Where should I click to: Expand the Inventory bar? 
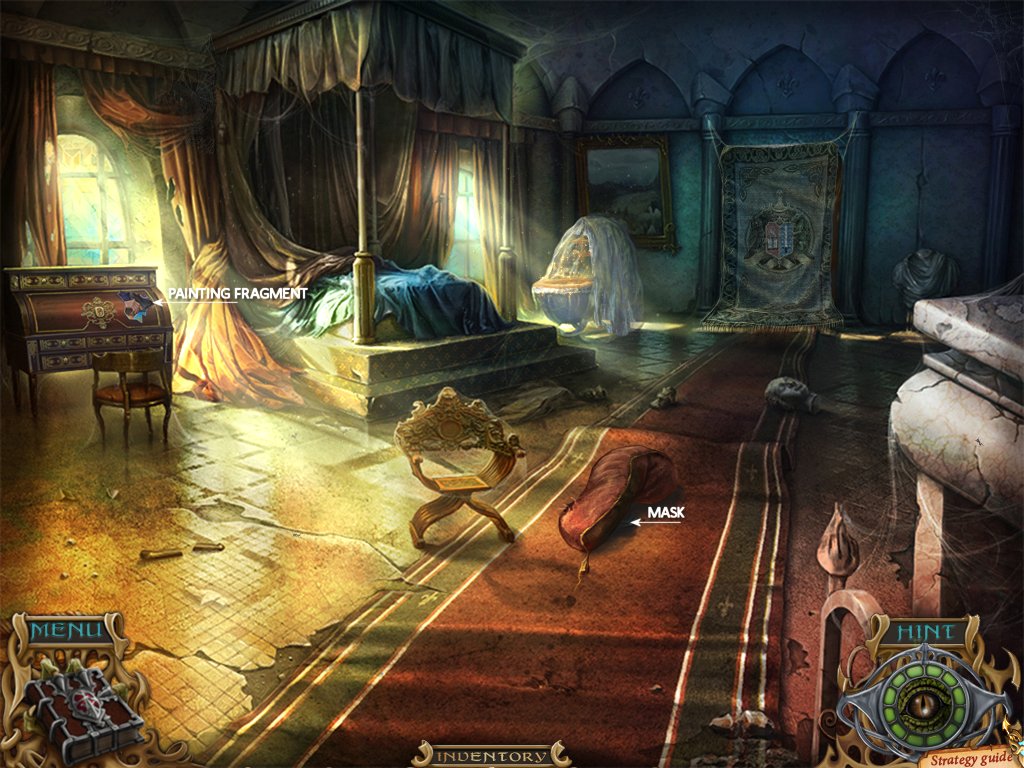click(x=491, y=756)
